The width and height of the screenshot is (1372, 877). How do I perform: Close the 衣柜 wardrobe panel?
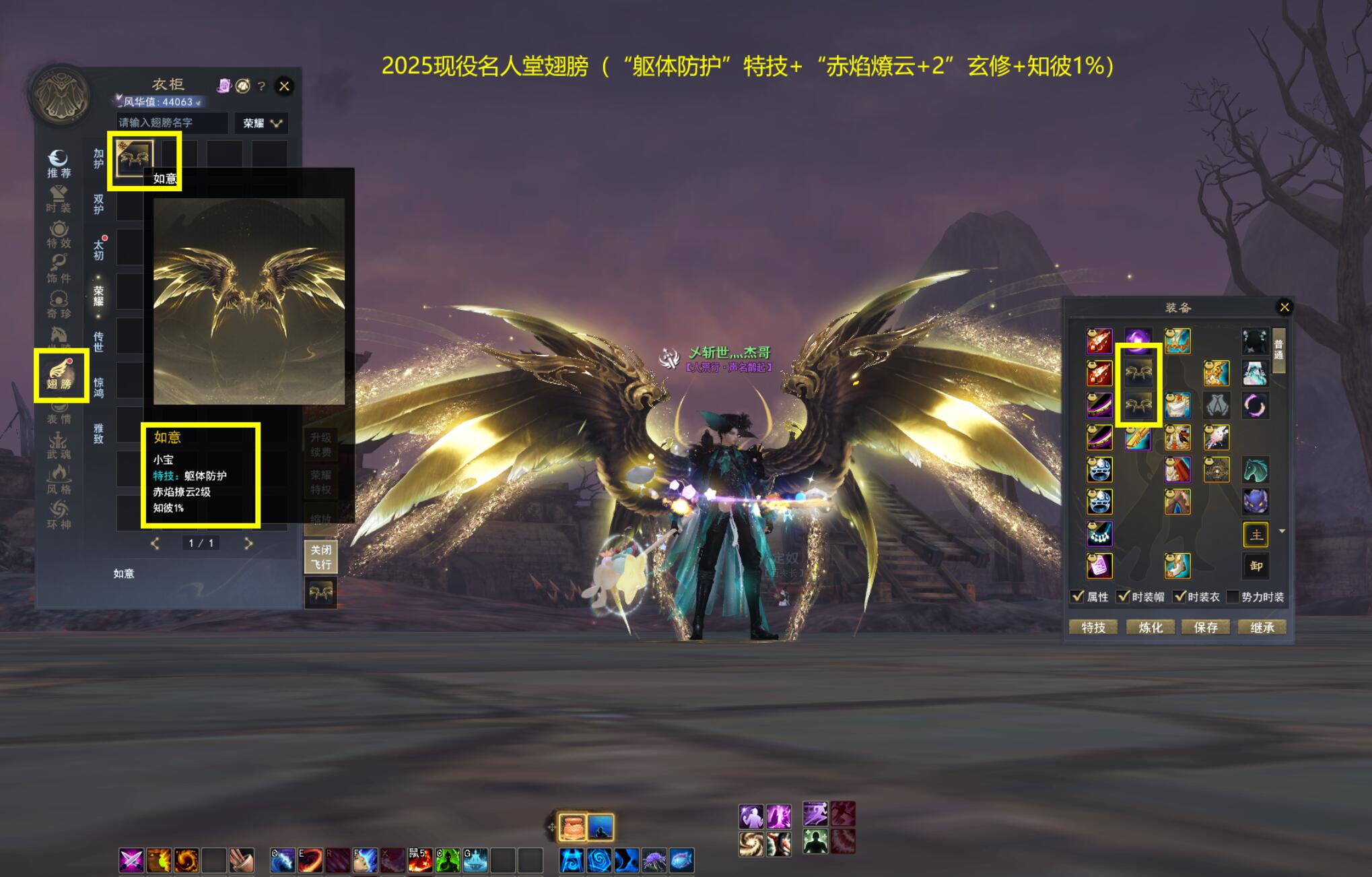(284, 86)
